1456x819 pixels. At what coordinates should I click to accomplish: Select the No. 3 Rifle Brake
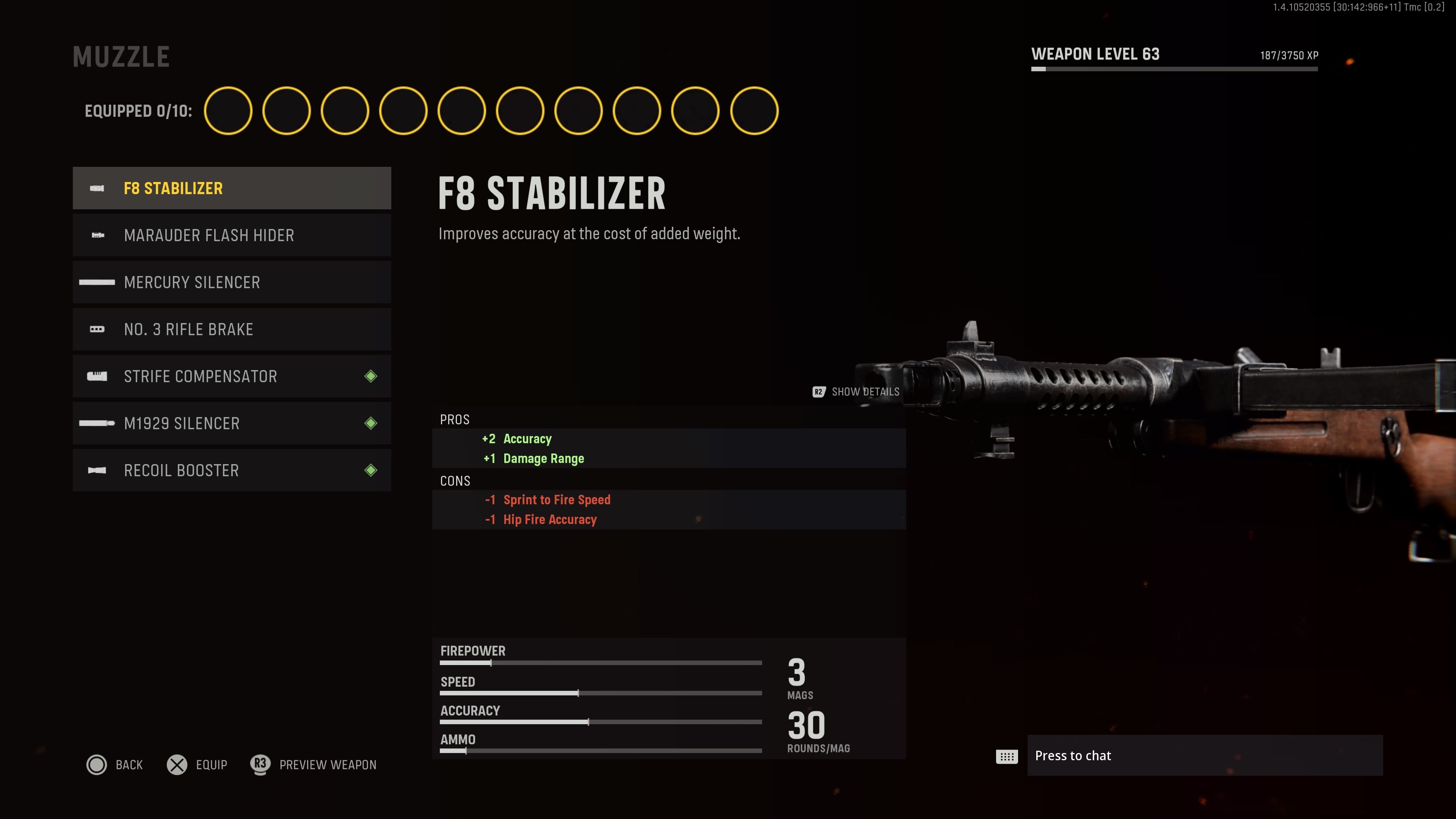pyautogui.click(x=232, y=329)
